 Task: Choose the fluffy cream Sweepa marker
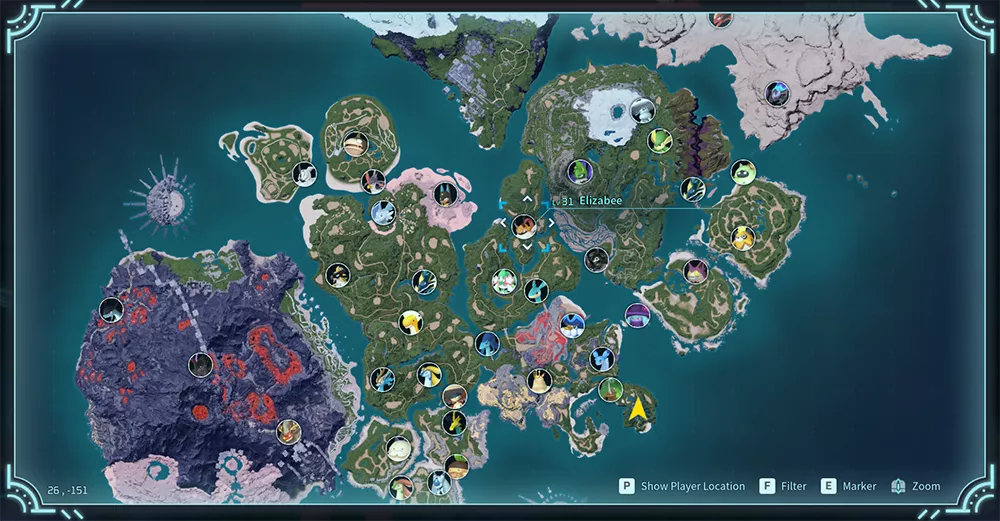click(399, 448)
